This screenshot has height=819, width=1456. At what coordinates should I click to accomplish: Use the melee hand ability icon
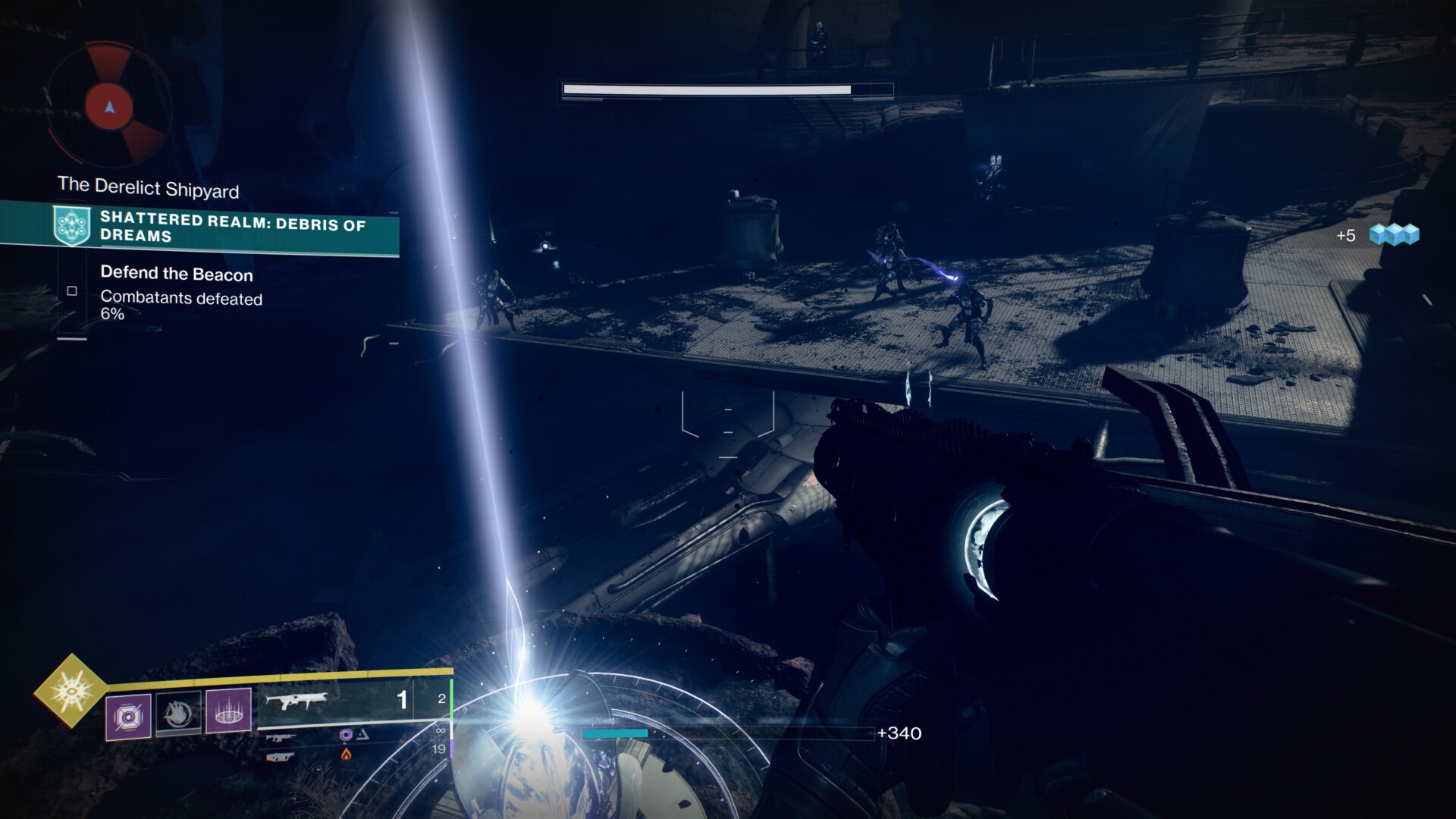[x=179, y=714]
